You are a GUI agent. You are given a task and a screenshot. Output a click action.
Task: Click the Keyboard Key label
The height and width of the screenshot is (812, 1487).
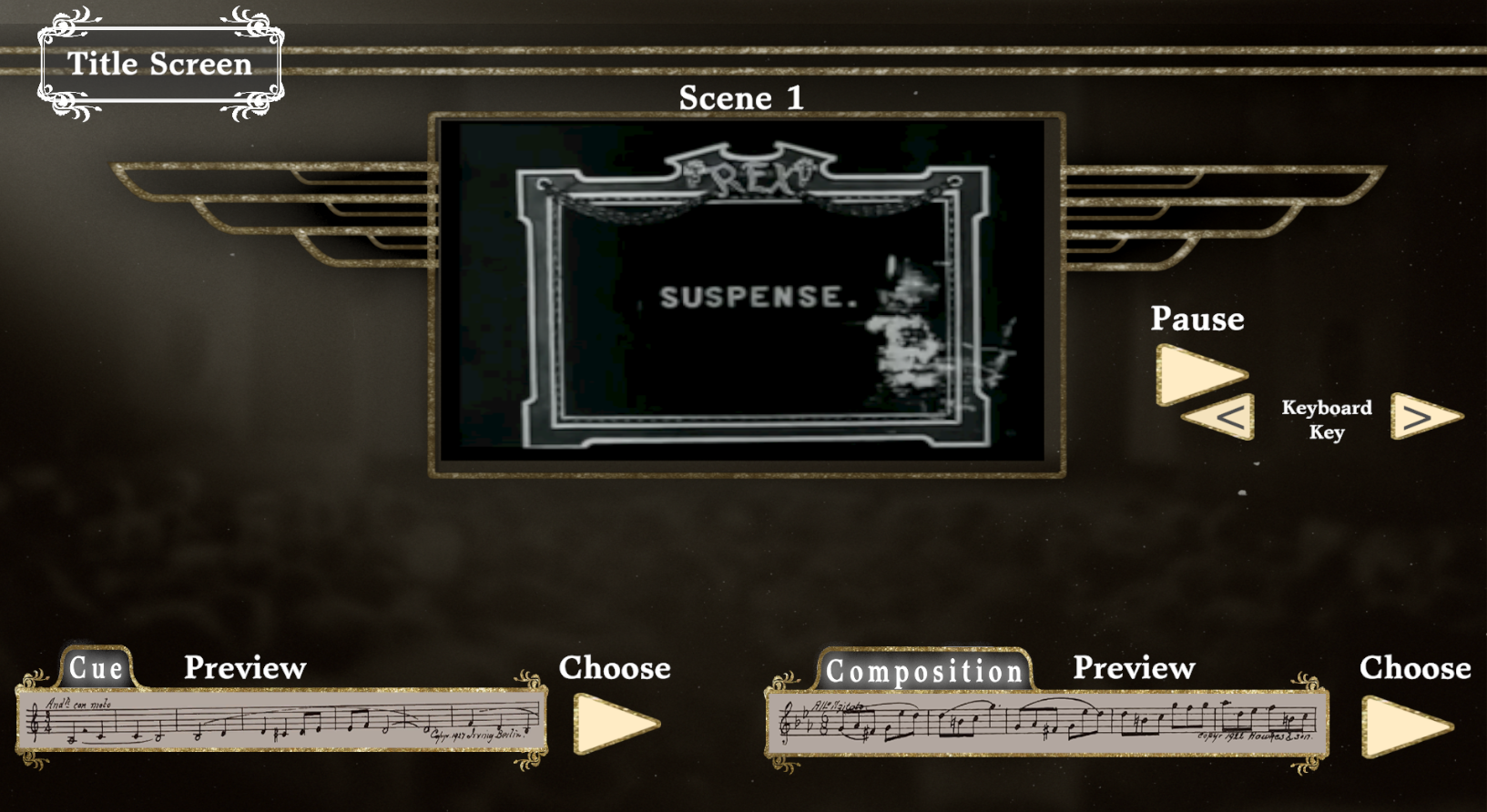(1325, 420)
